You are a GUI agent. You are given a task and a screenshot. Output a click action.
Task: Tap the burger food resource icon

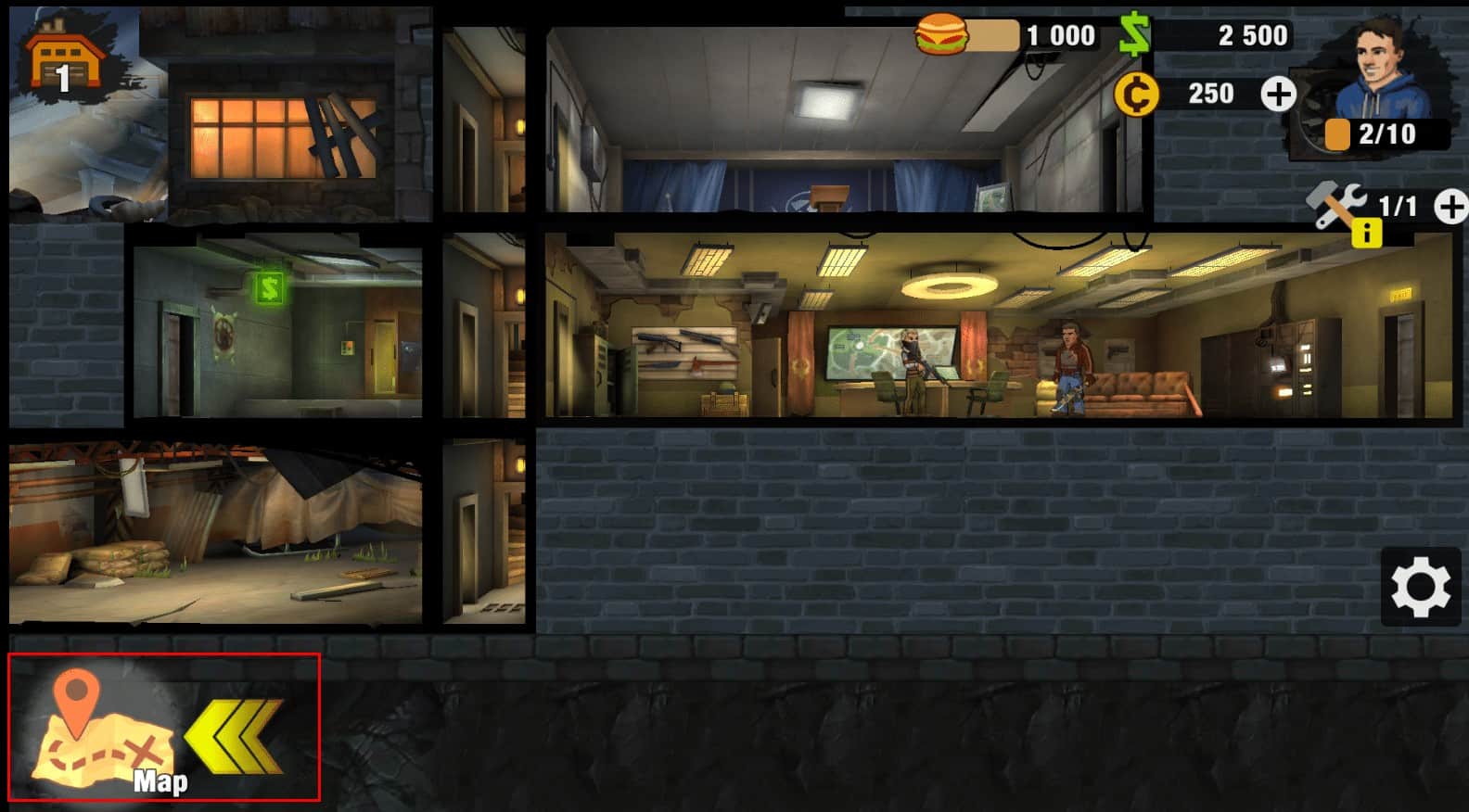(942, 34)
